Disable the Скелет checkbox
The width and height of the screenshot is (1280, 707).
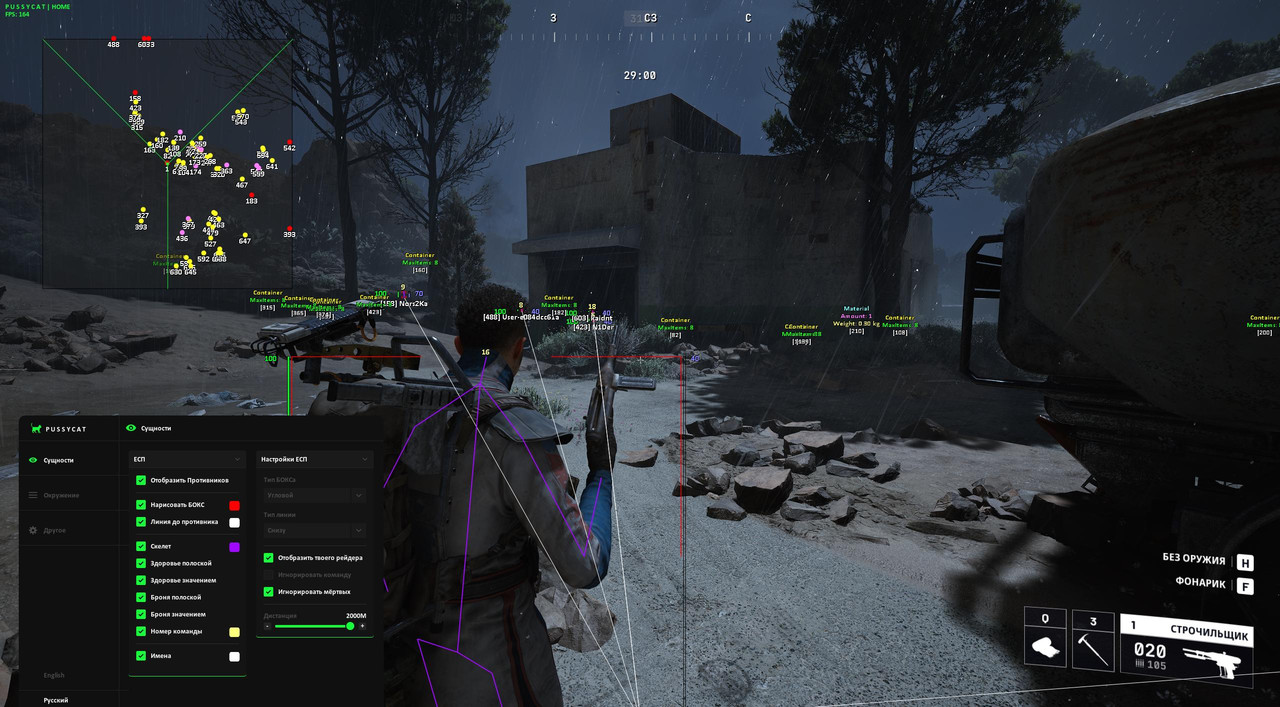coord(141,546)
